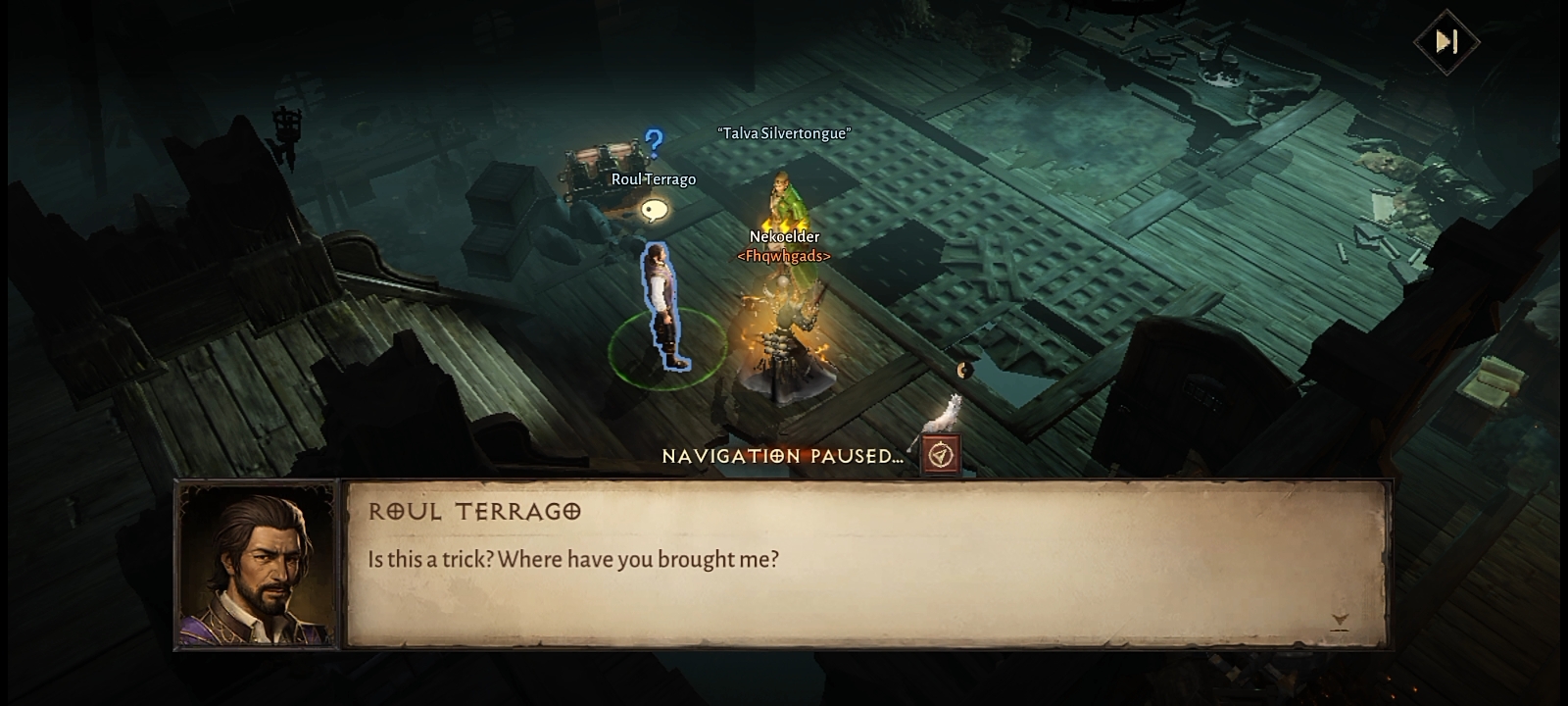The width and height of the screenshot is (1568, 706).
Task: Resume paused navigation via compass icon
Action: tap(941, 456)
